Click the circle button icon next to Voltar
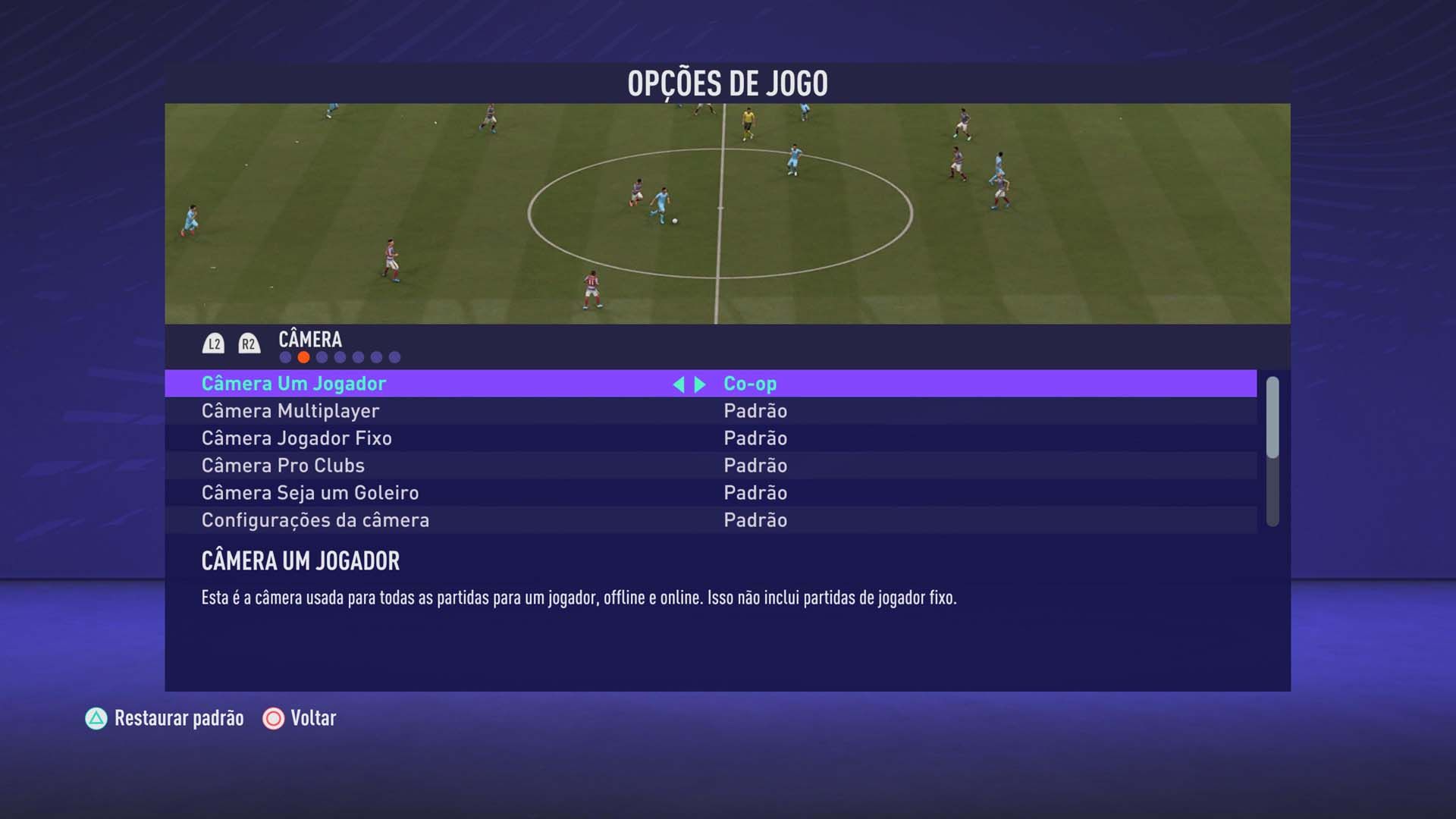 (x=271, y=718)
